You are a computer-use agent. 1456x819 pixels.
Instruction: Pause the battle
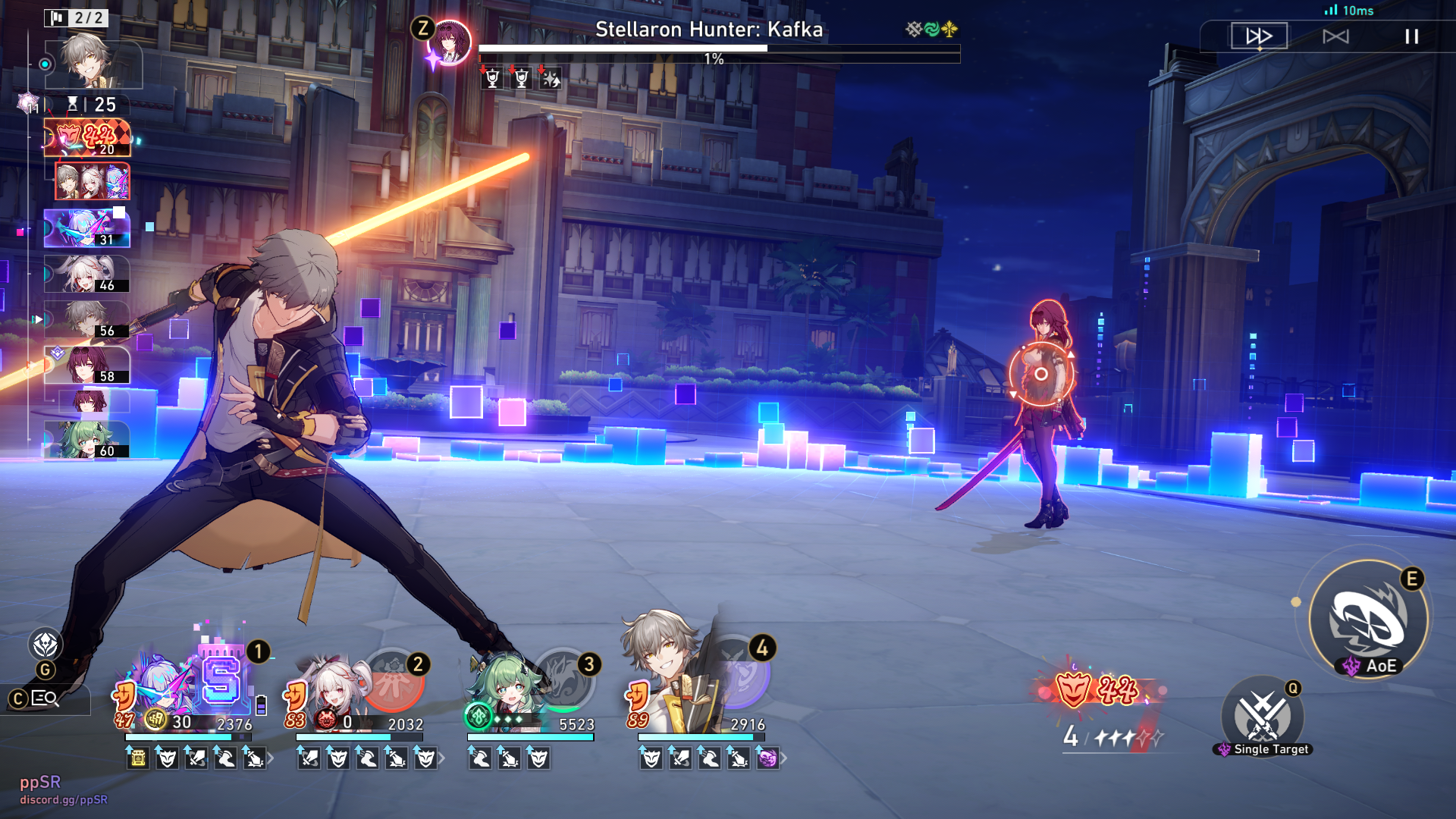tap(1411, 36)
